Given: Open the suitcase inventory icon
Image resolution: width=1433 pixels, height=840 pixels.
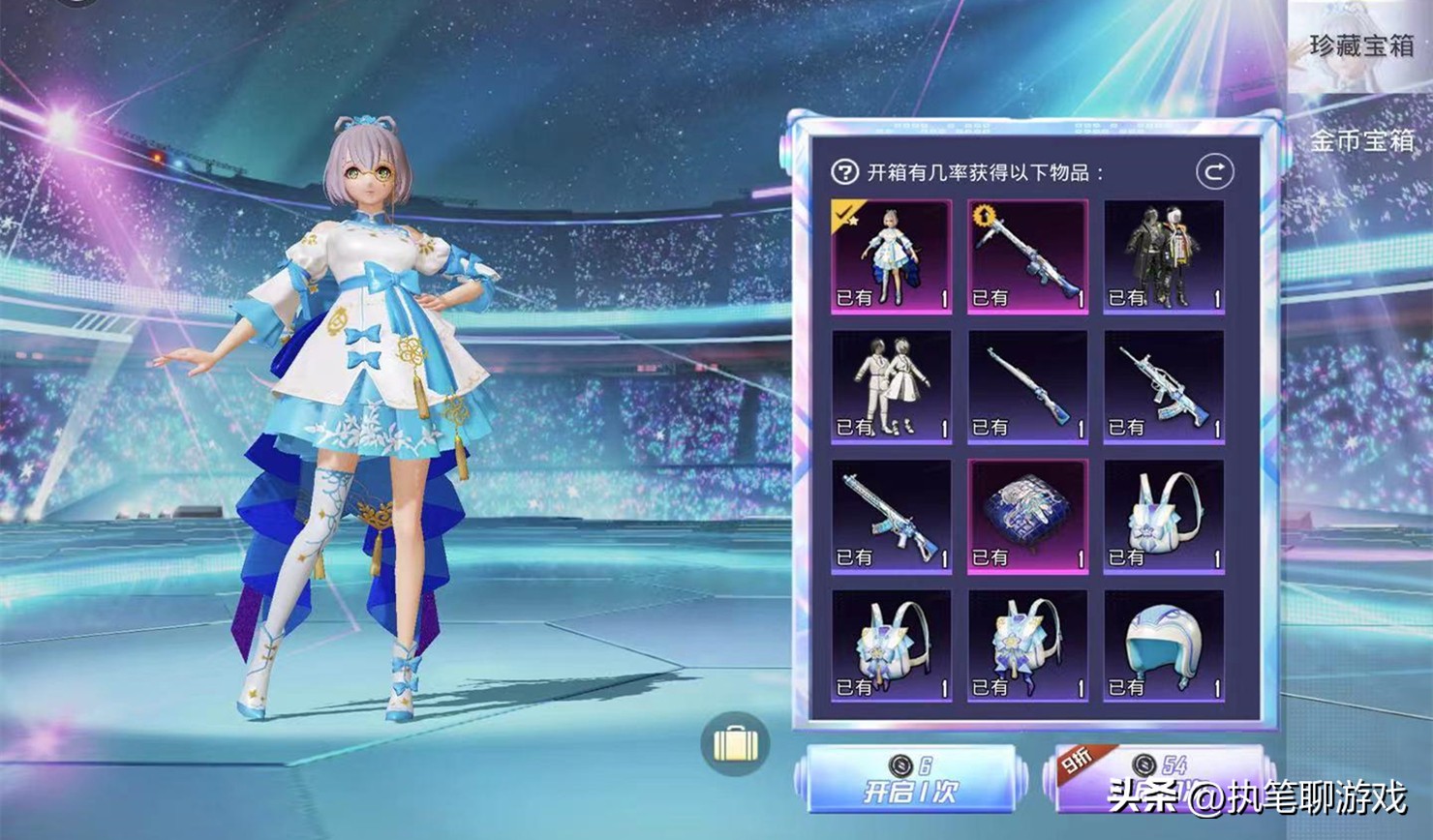Looking at the screenshot, I should [x=735, y=743].
